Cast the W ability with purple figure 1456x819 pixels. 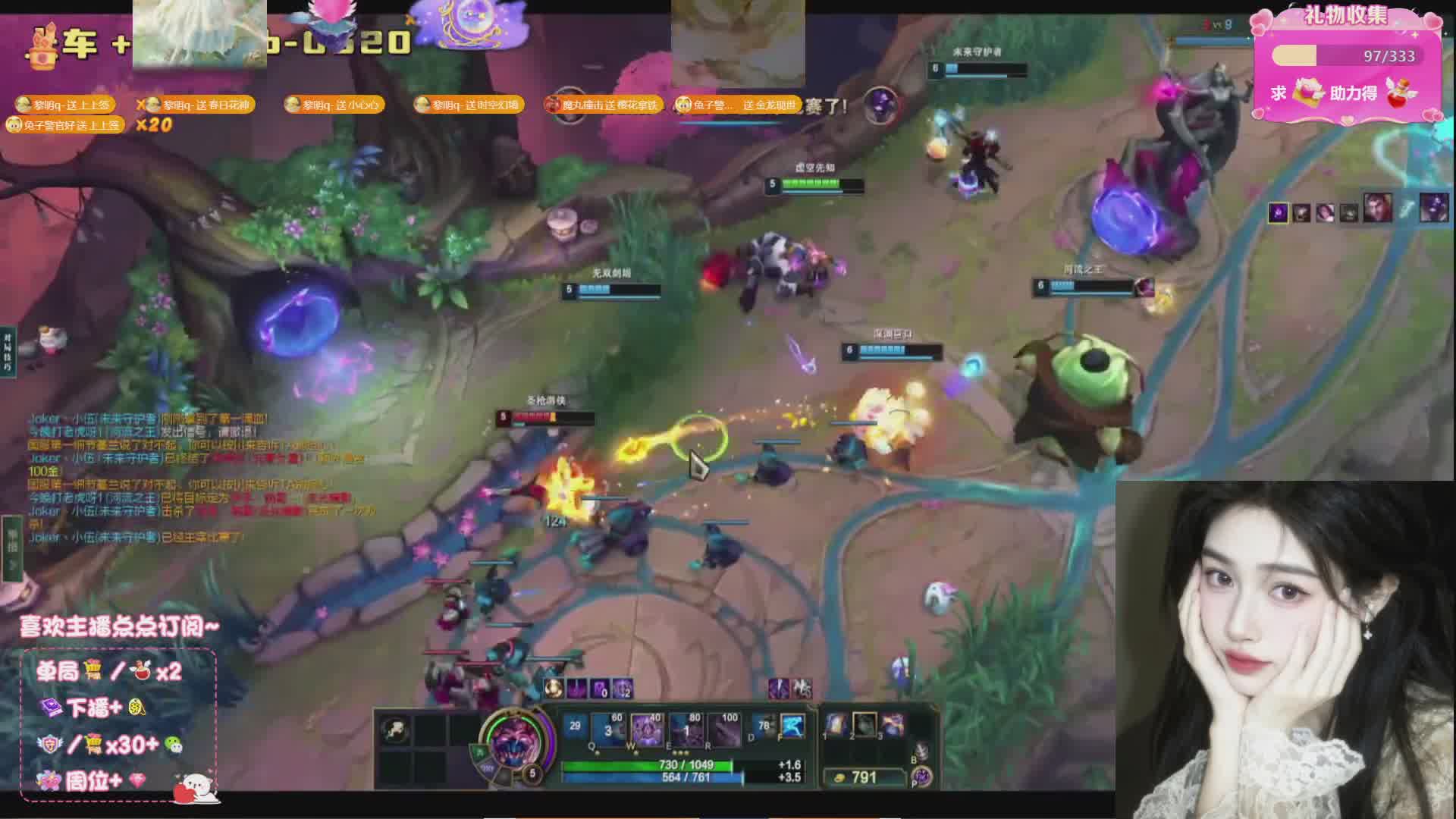coord(646,729)
